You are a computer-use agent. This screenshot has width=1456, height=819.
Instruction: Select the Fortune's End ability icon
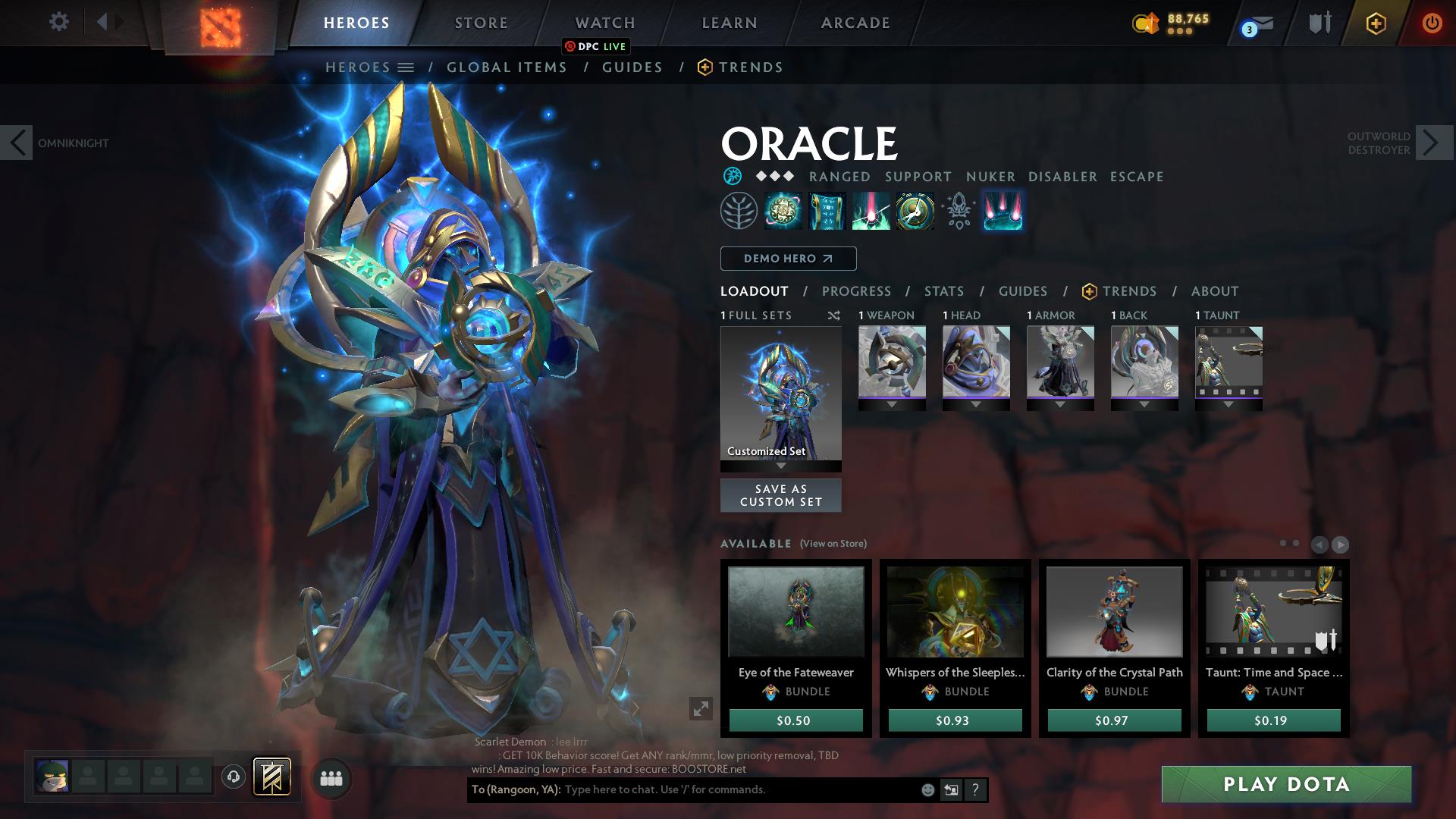click(783, 211)
